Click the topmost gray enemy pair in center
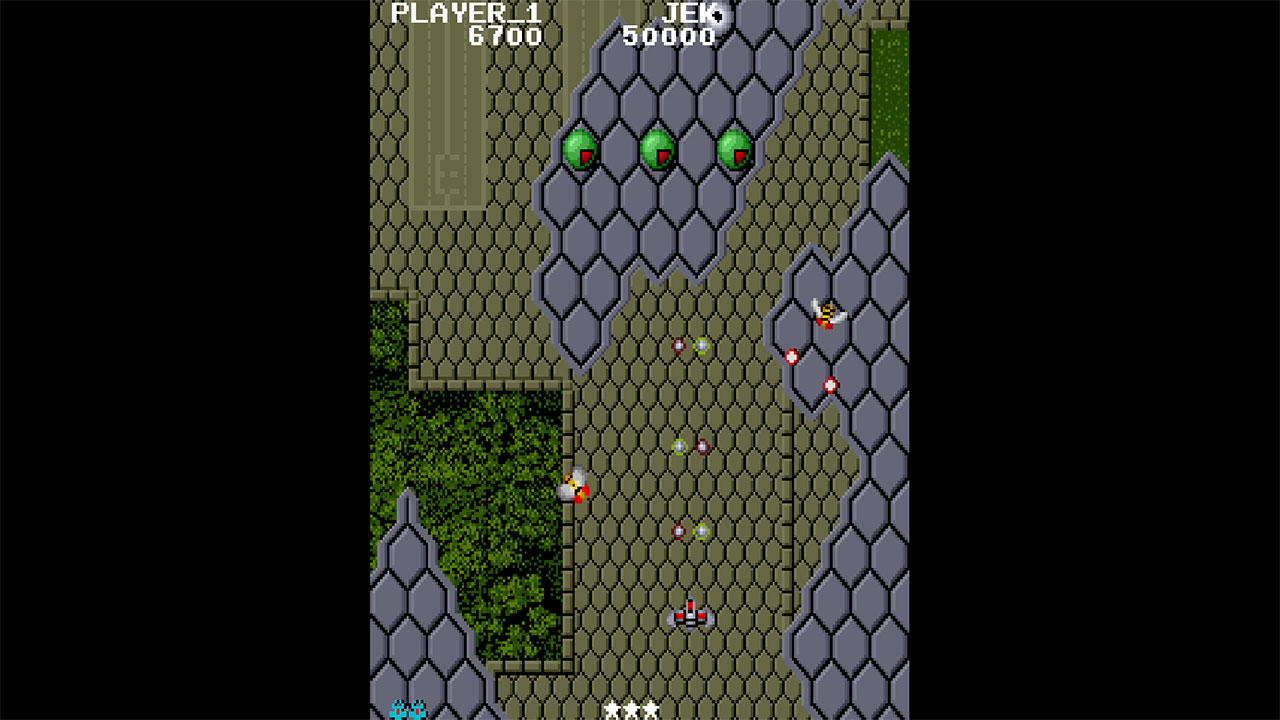 pos(690,348)
